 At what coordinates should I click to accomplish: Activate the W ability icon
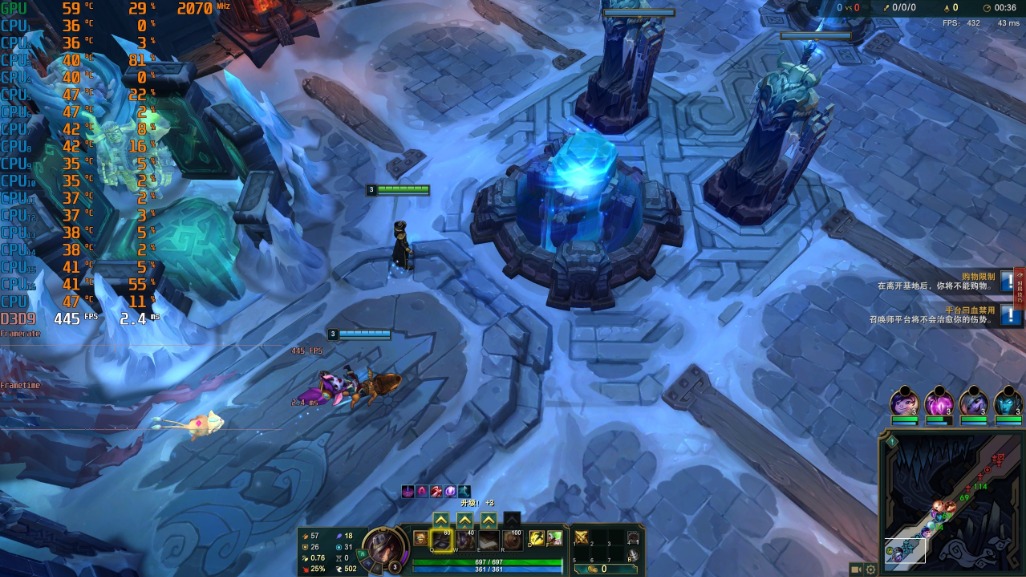(x=465, y=540)
